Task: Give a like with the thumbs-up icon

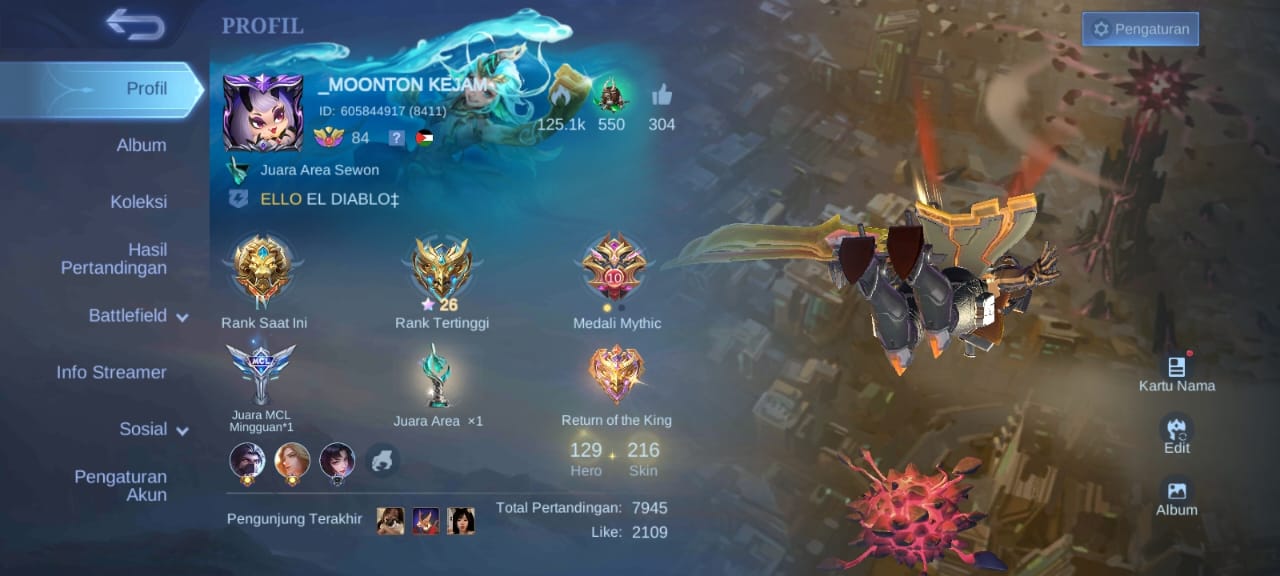Action: 661,97
